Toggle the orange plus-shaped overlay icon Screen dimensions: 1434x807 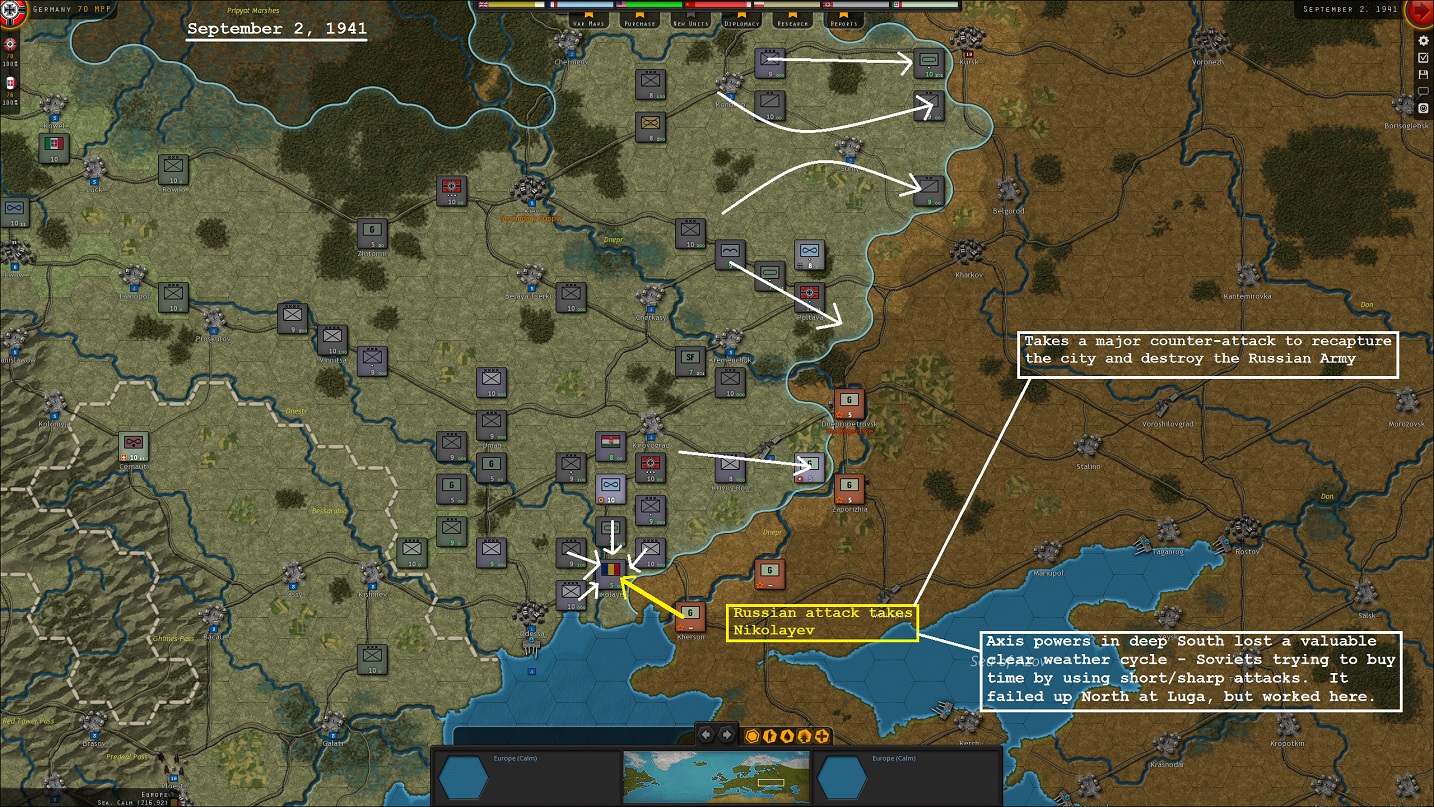(x=821, y=735)
